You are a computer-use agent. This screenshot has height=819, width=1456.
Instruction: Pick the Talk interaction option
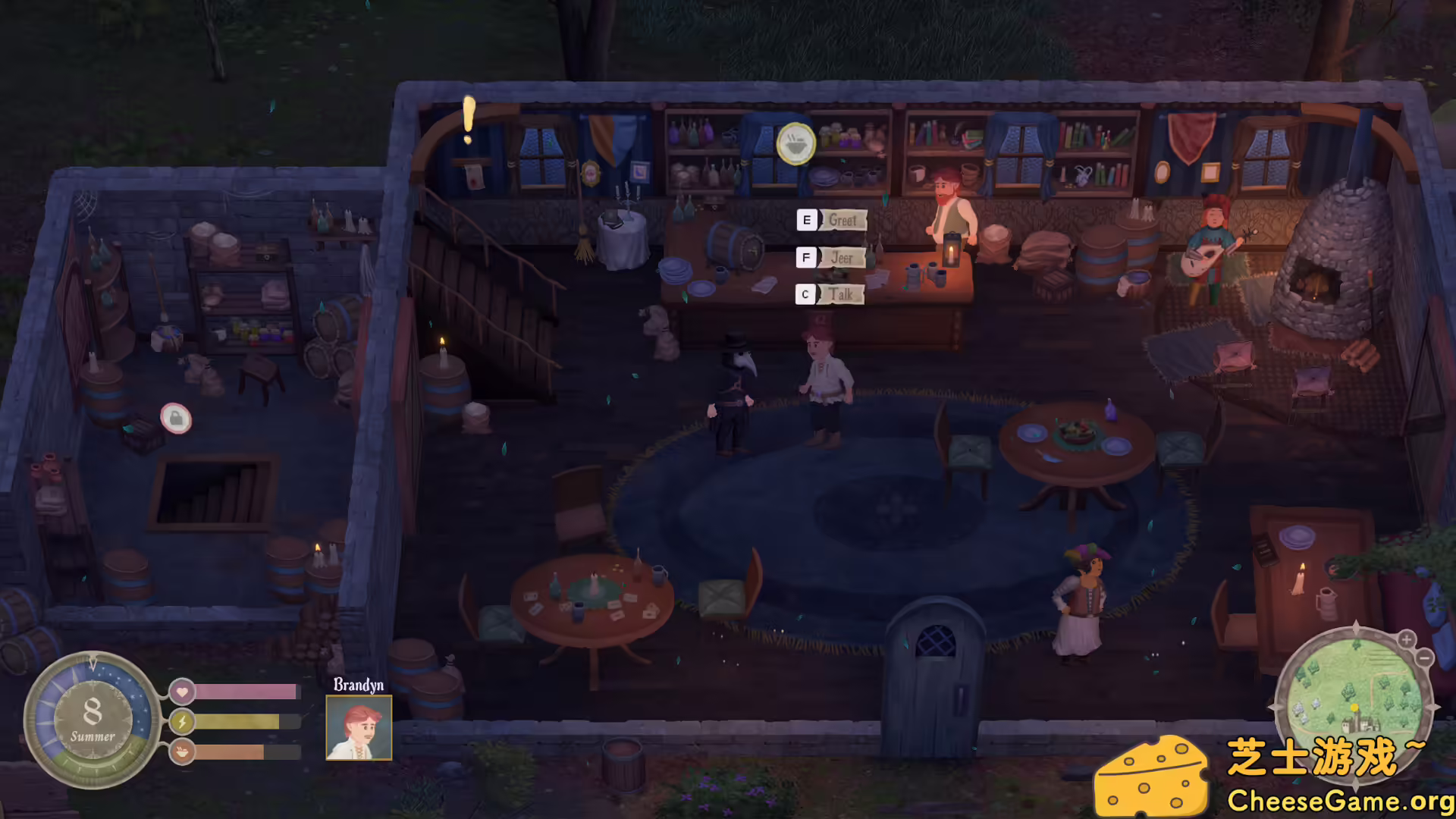click(840, 294)
